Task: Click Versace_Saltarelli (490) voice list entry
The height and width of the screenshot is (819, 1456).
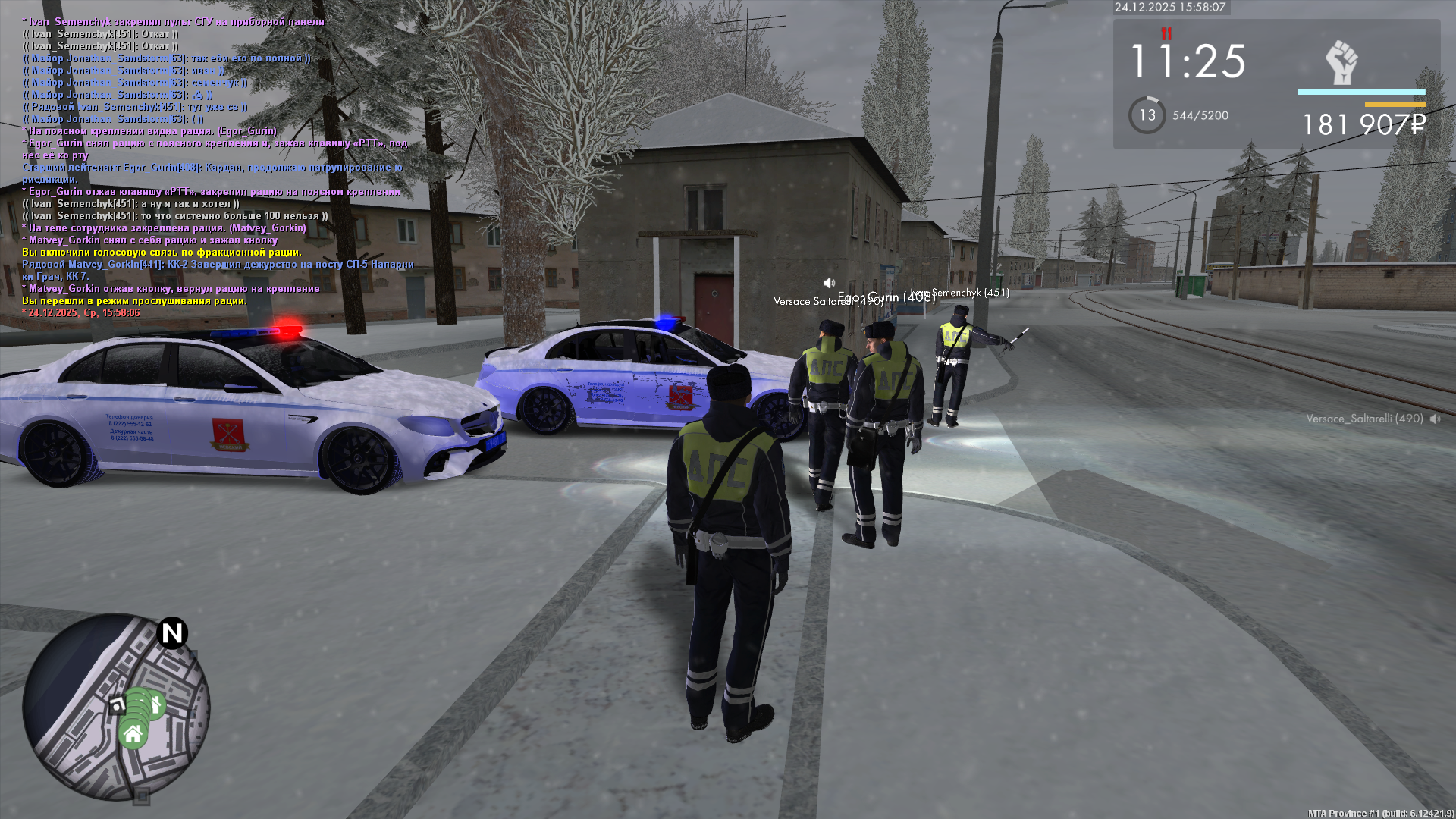Action: (x=1365, y=419)
